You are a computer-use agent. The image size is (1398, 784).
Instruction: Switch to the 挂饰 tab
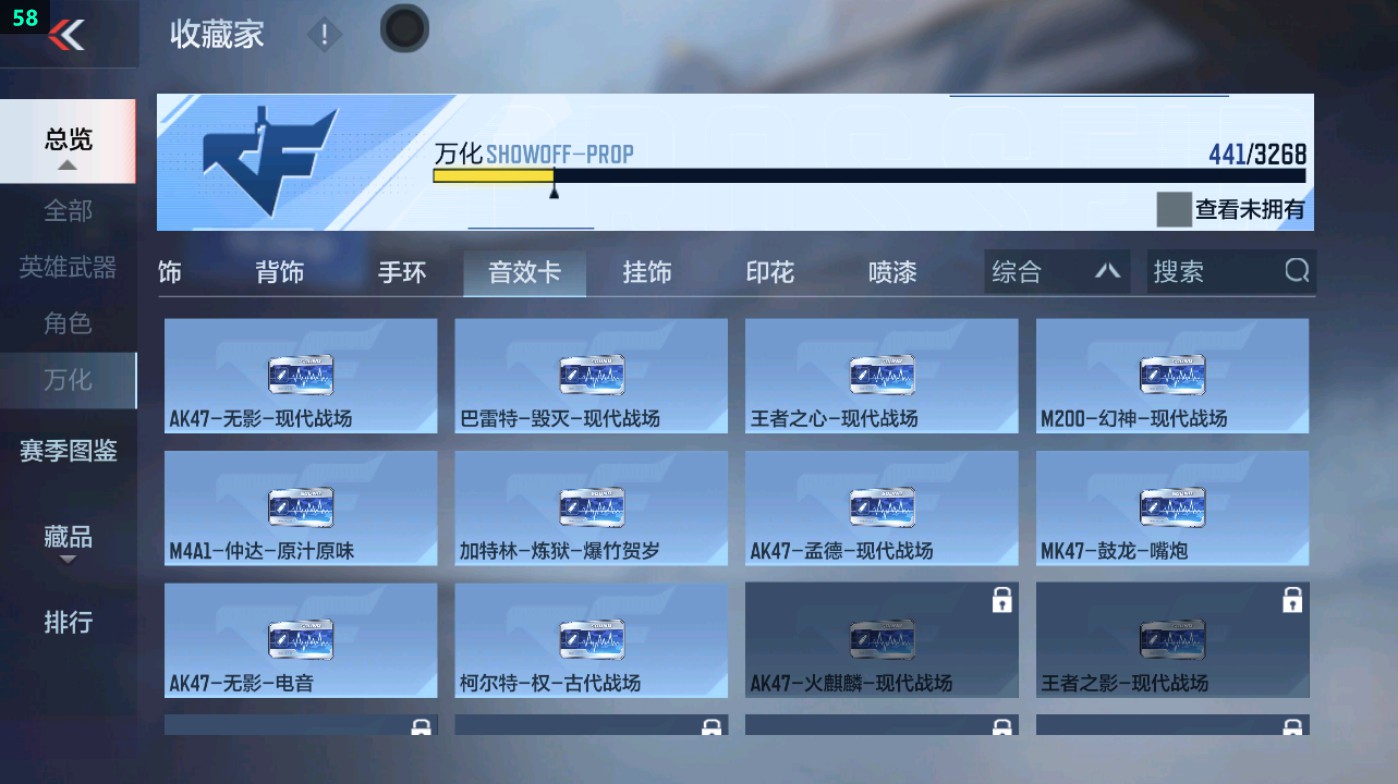click(x=645, y=271)
